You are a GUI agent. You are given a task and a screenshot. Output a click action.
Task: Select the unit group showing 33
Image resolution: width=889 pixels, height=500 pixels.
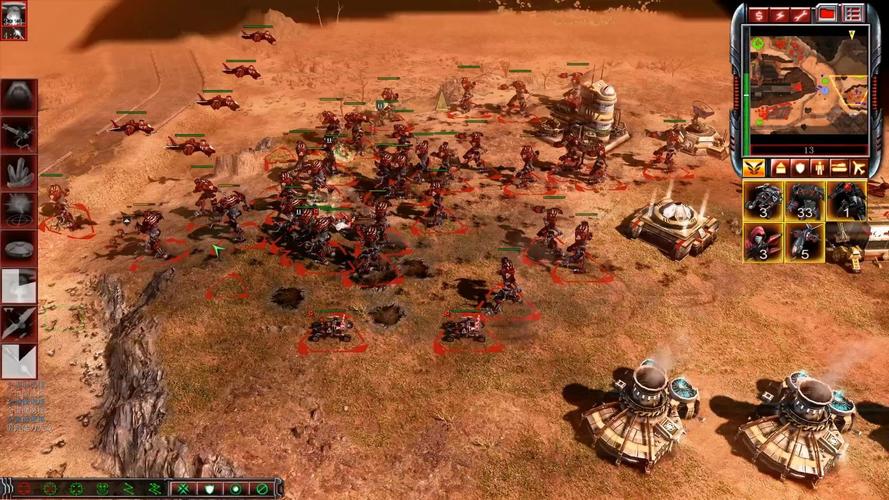tap(805, 201)
